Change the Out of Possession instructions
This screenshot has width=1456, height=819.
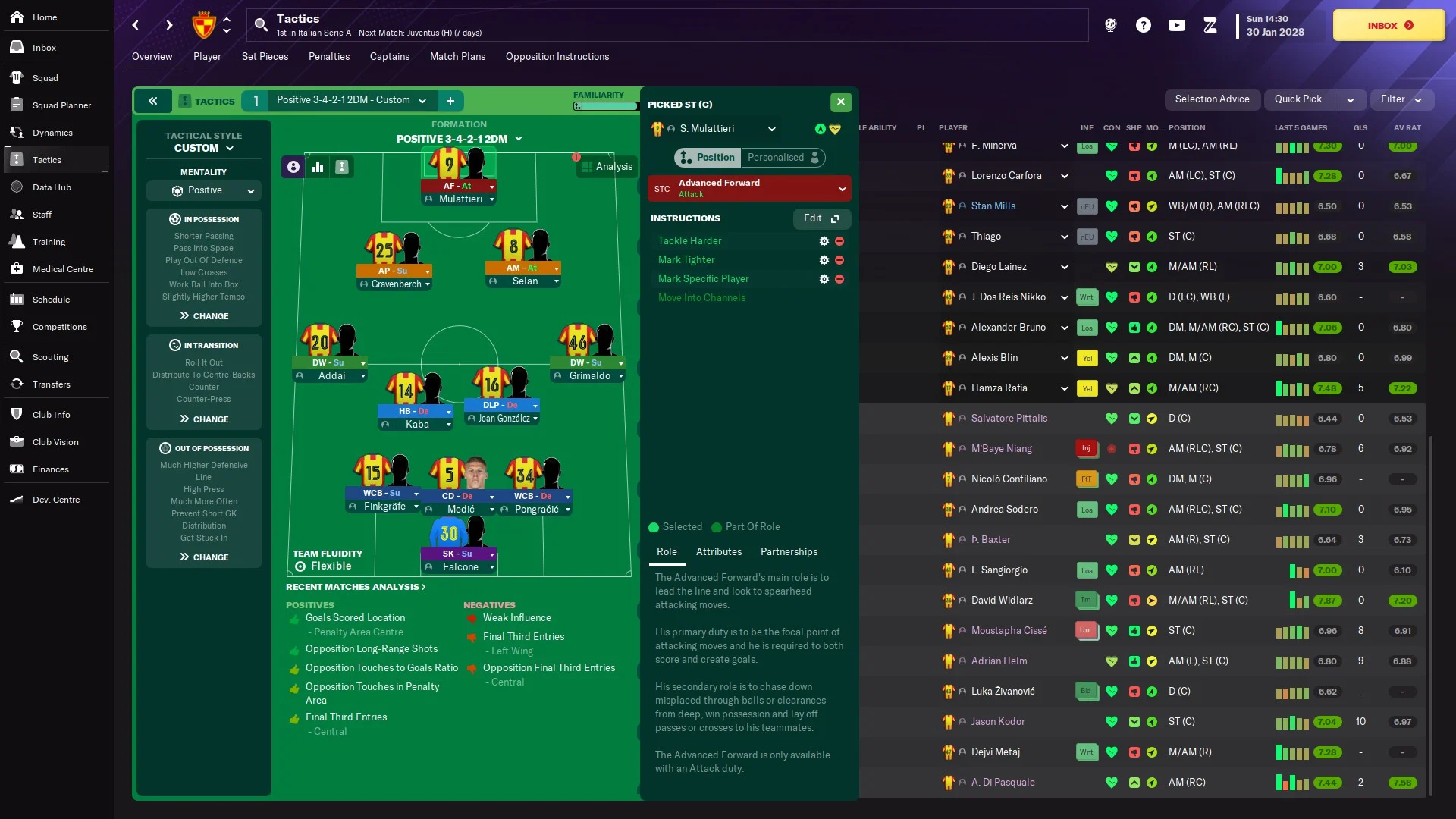204,557
